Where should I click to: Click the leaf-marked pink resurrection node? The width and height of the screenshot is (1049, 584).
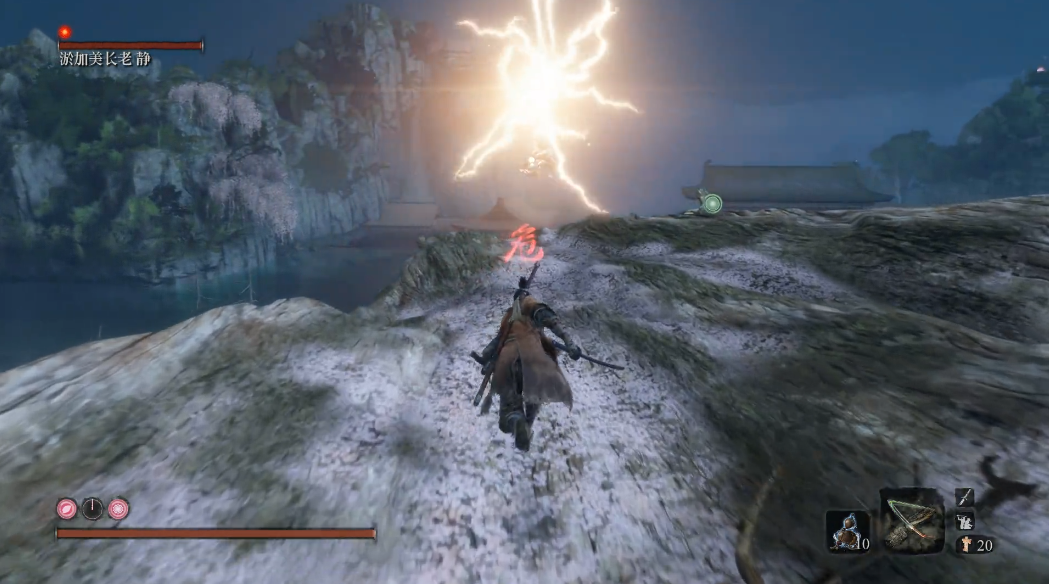coord(67,508)
